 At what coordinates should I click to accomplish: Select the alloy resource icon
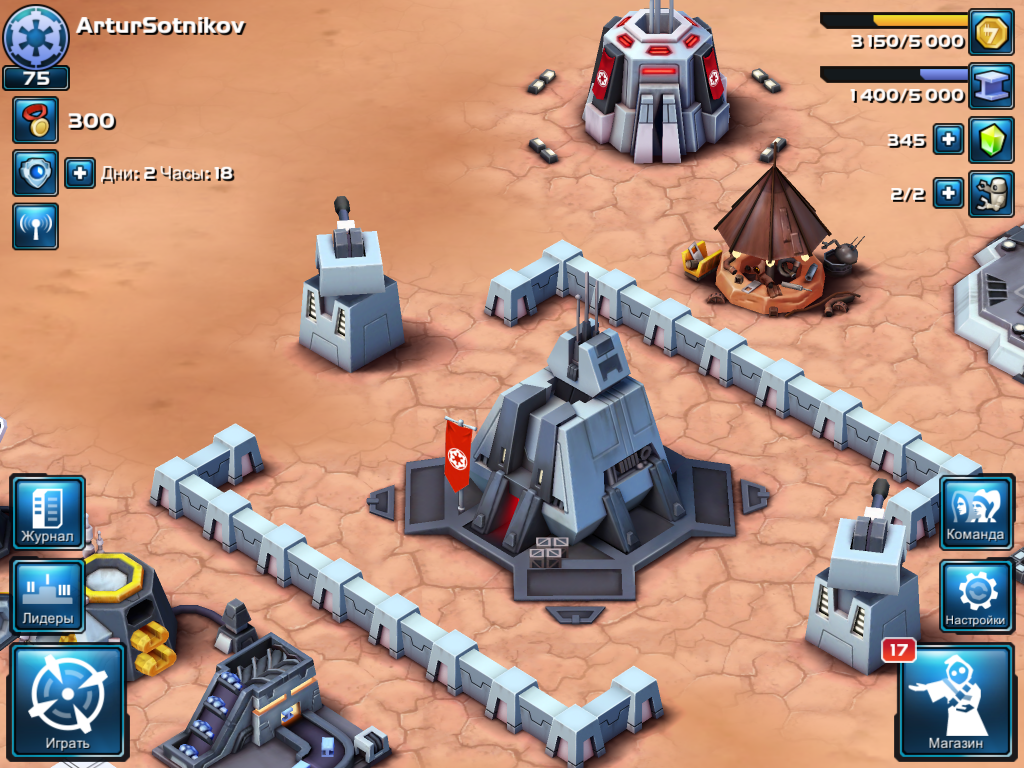(991, 86)
